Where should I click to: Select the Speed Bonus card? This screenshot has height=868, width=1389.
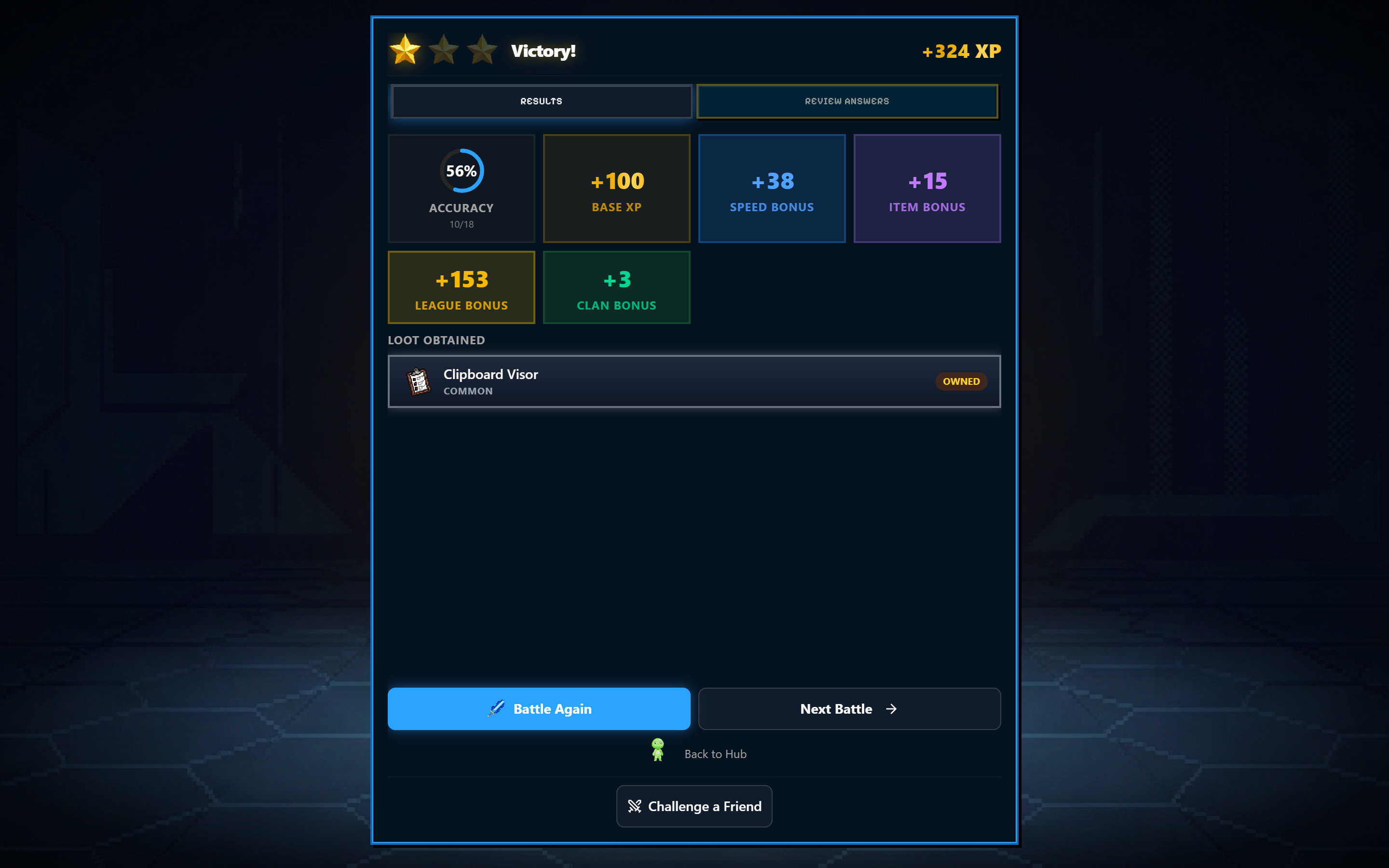point(771,188)
